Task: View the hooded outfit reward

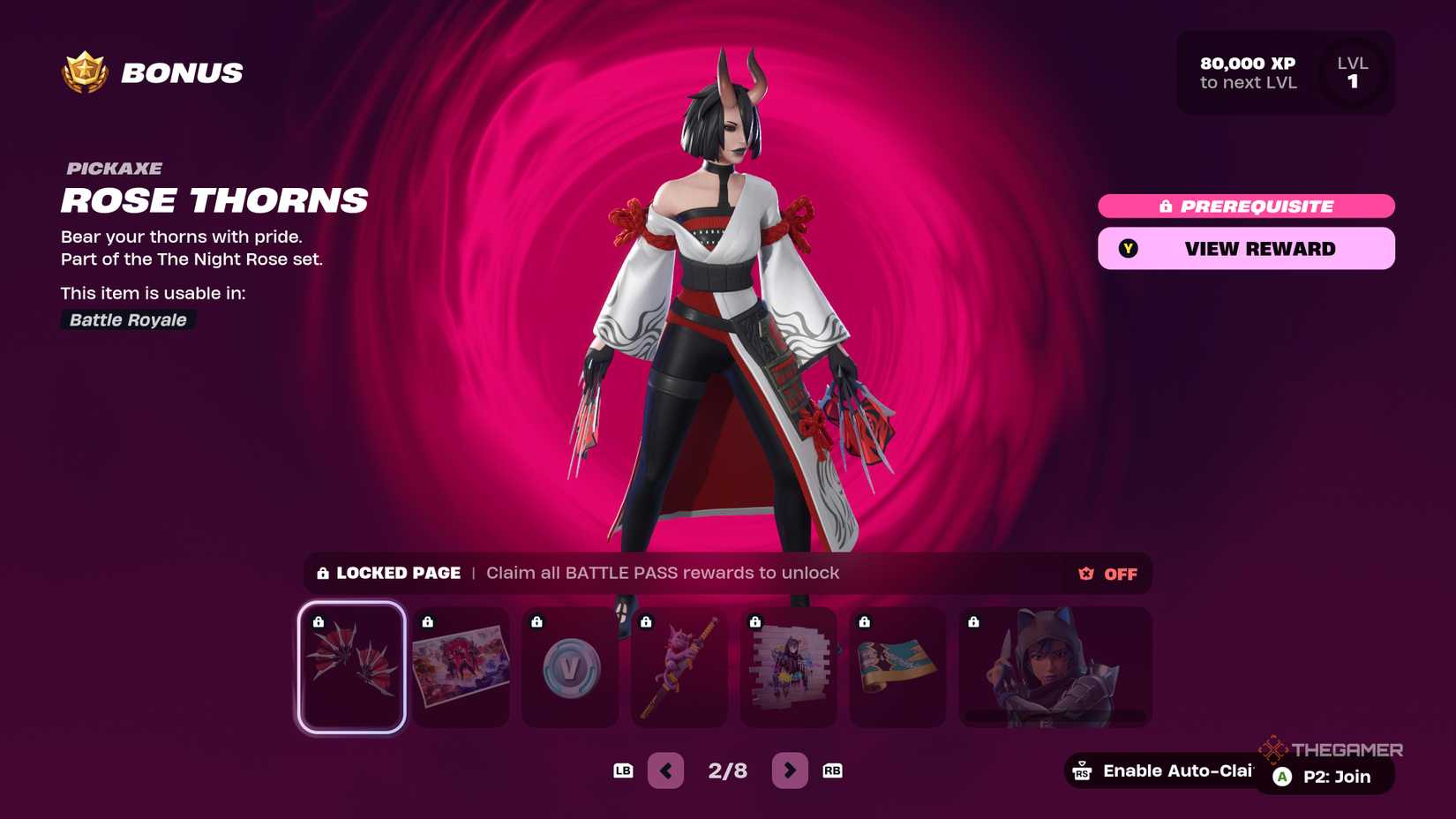Action: point(1054,668)
